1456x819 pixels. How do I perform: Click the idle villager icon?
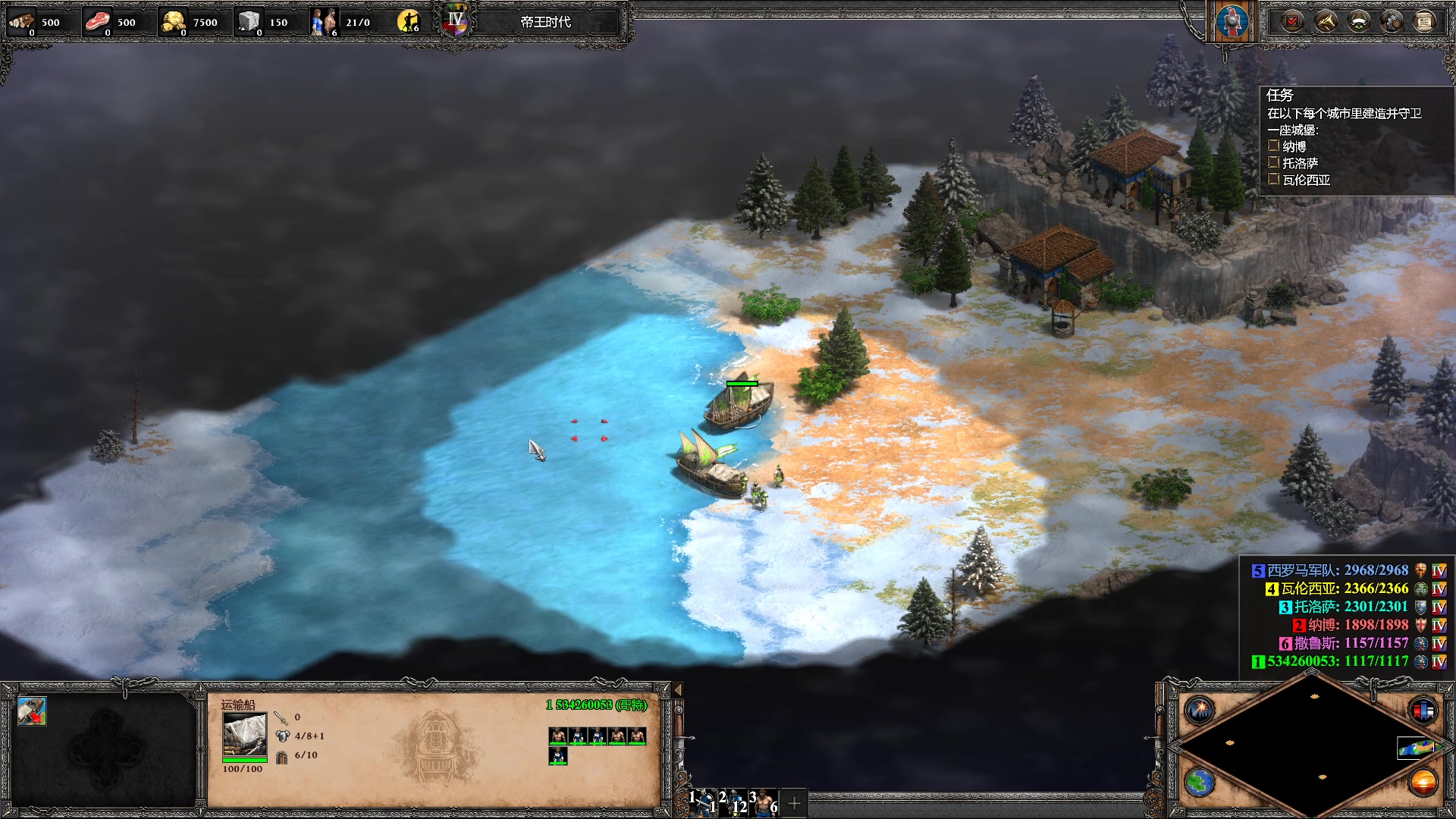coord(409,22)
